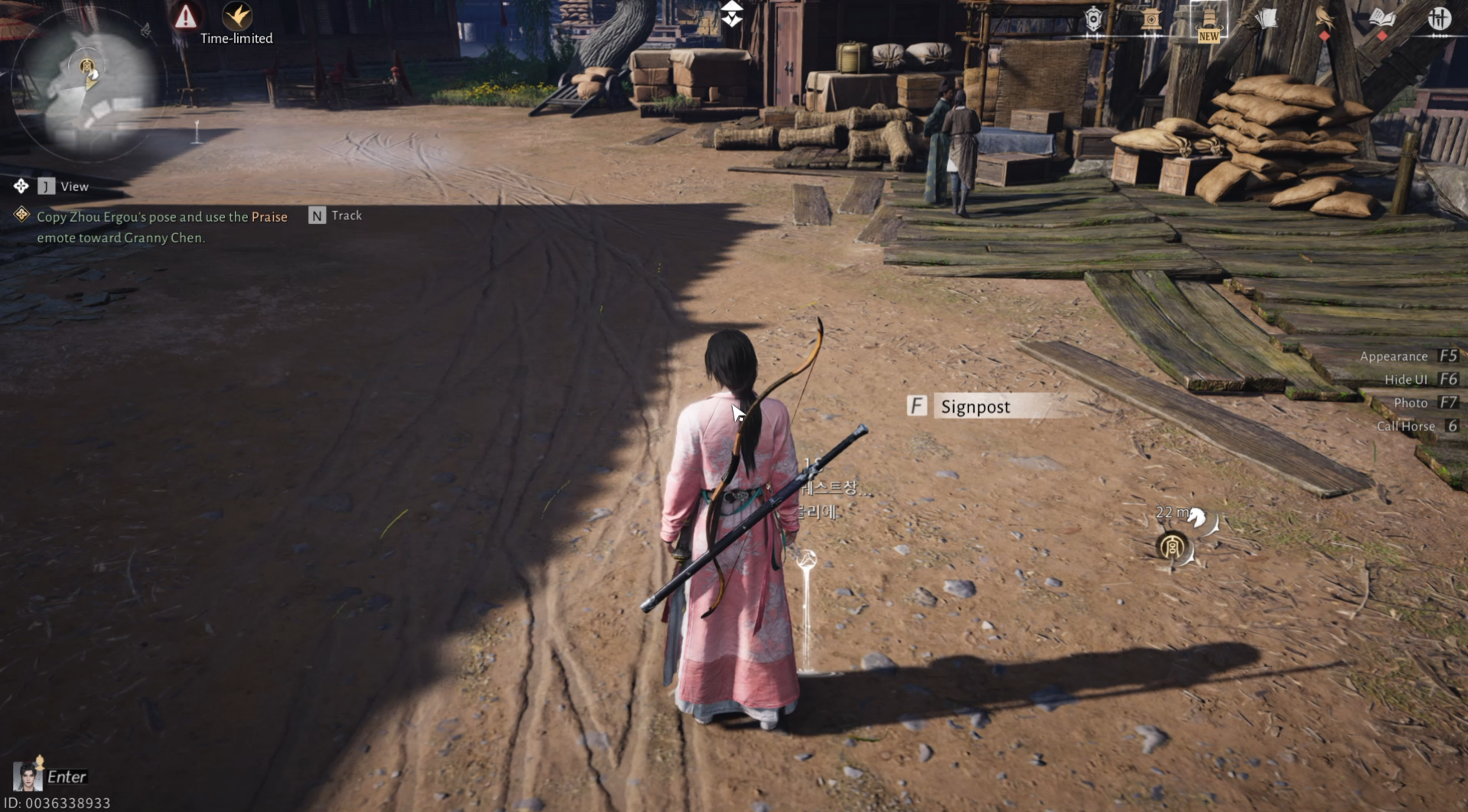1468x812 pixels.
Task: Open the stacked cards icon
Action: tap(1267, 18)
